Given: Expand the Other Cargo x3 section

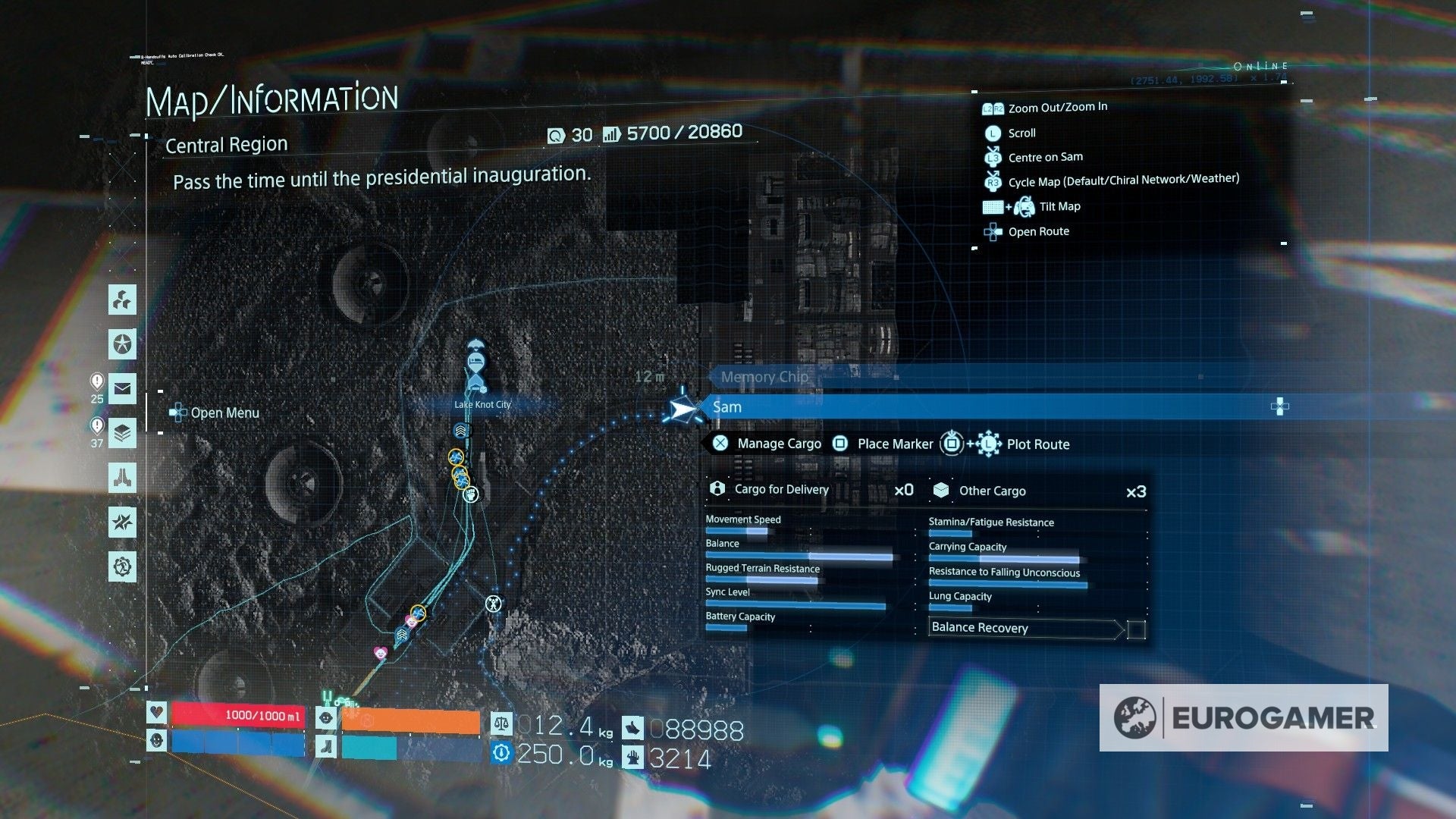Looking at the screenshot, I should point(993,491).
